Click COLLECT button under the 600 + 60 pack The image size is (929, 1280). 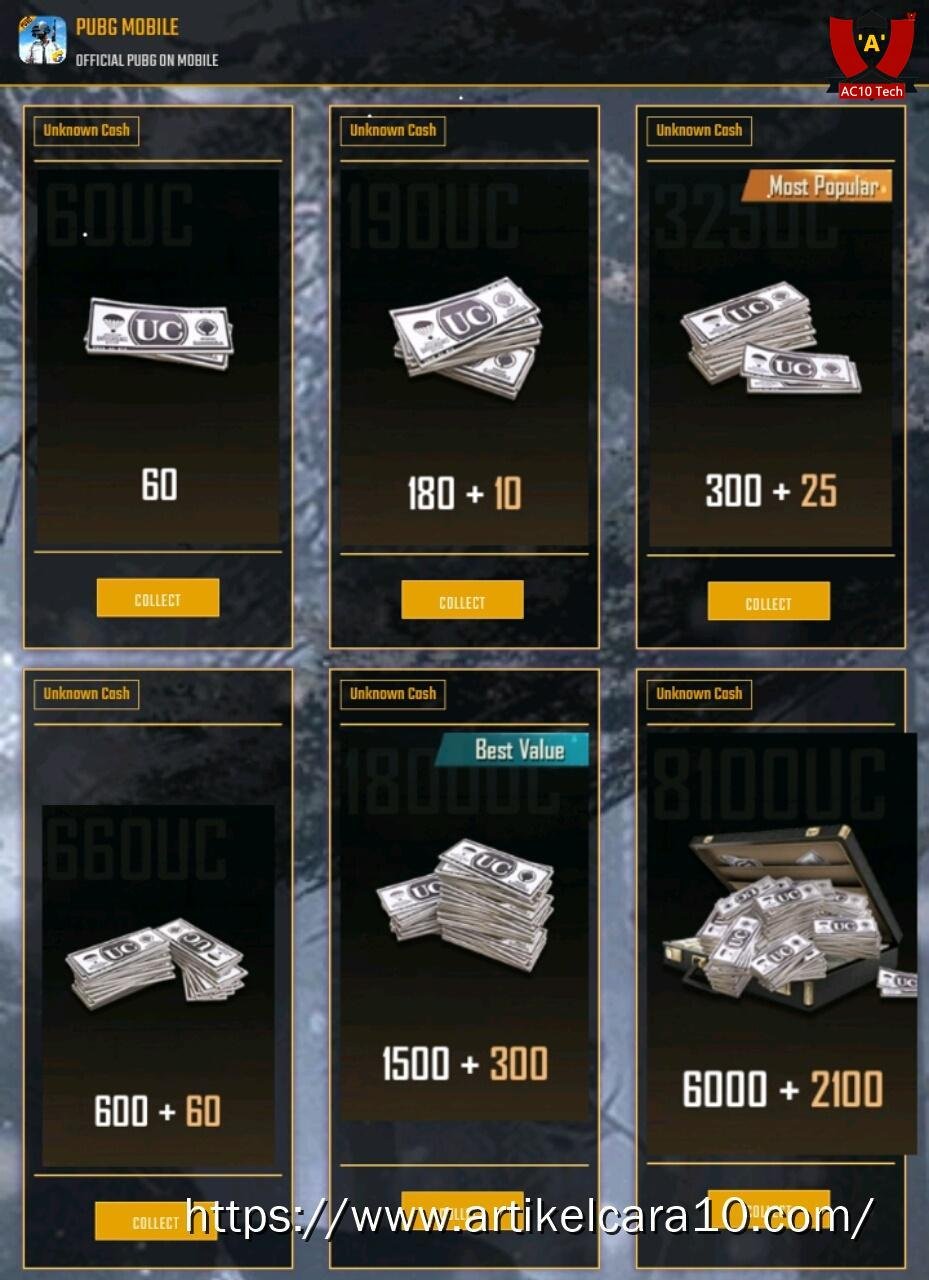pos(155,1221)
